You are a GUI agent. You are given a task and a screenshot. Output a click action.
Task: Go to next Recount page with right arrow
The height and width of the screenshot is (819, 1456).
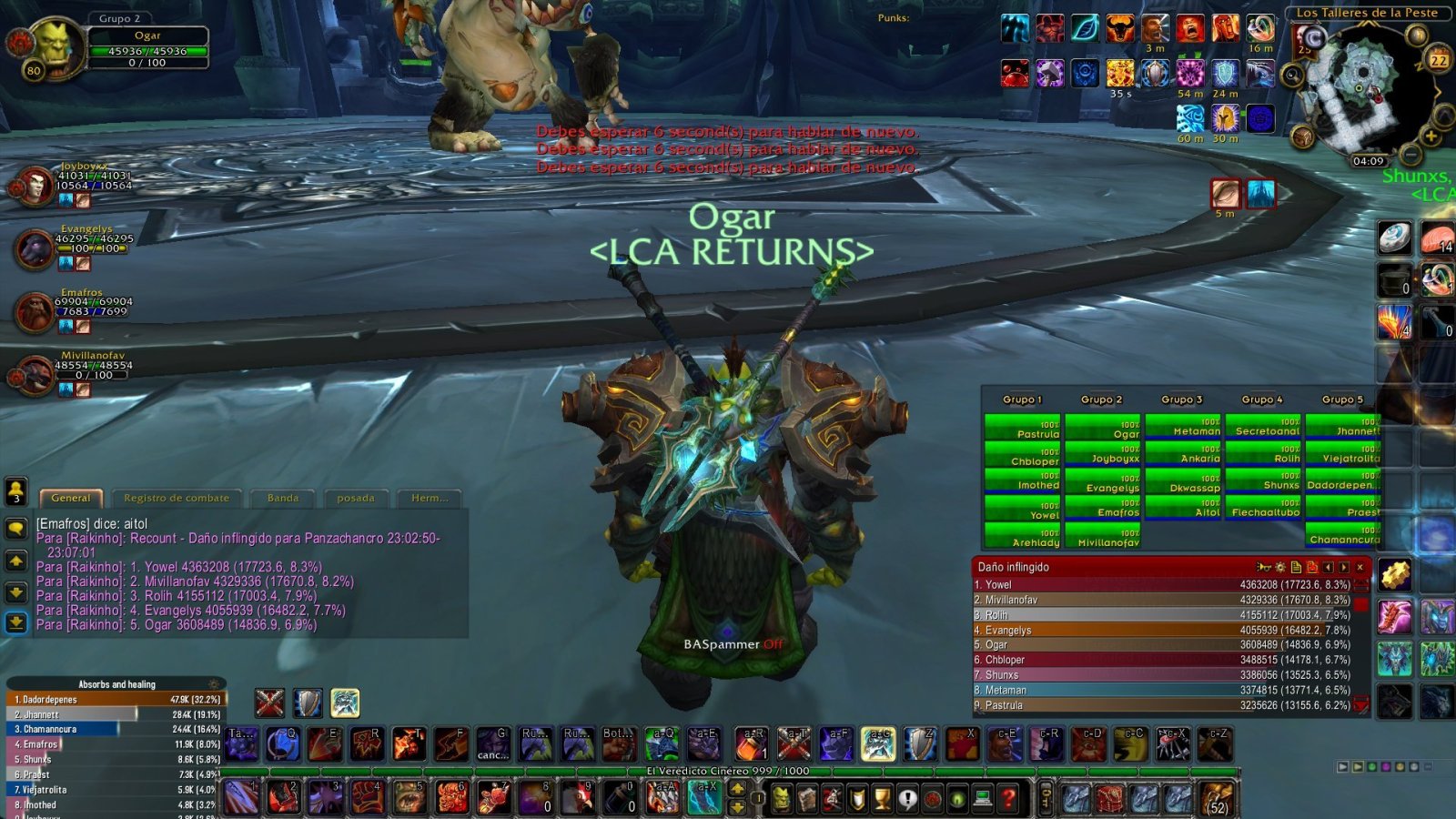tap(1343, 566)
